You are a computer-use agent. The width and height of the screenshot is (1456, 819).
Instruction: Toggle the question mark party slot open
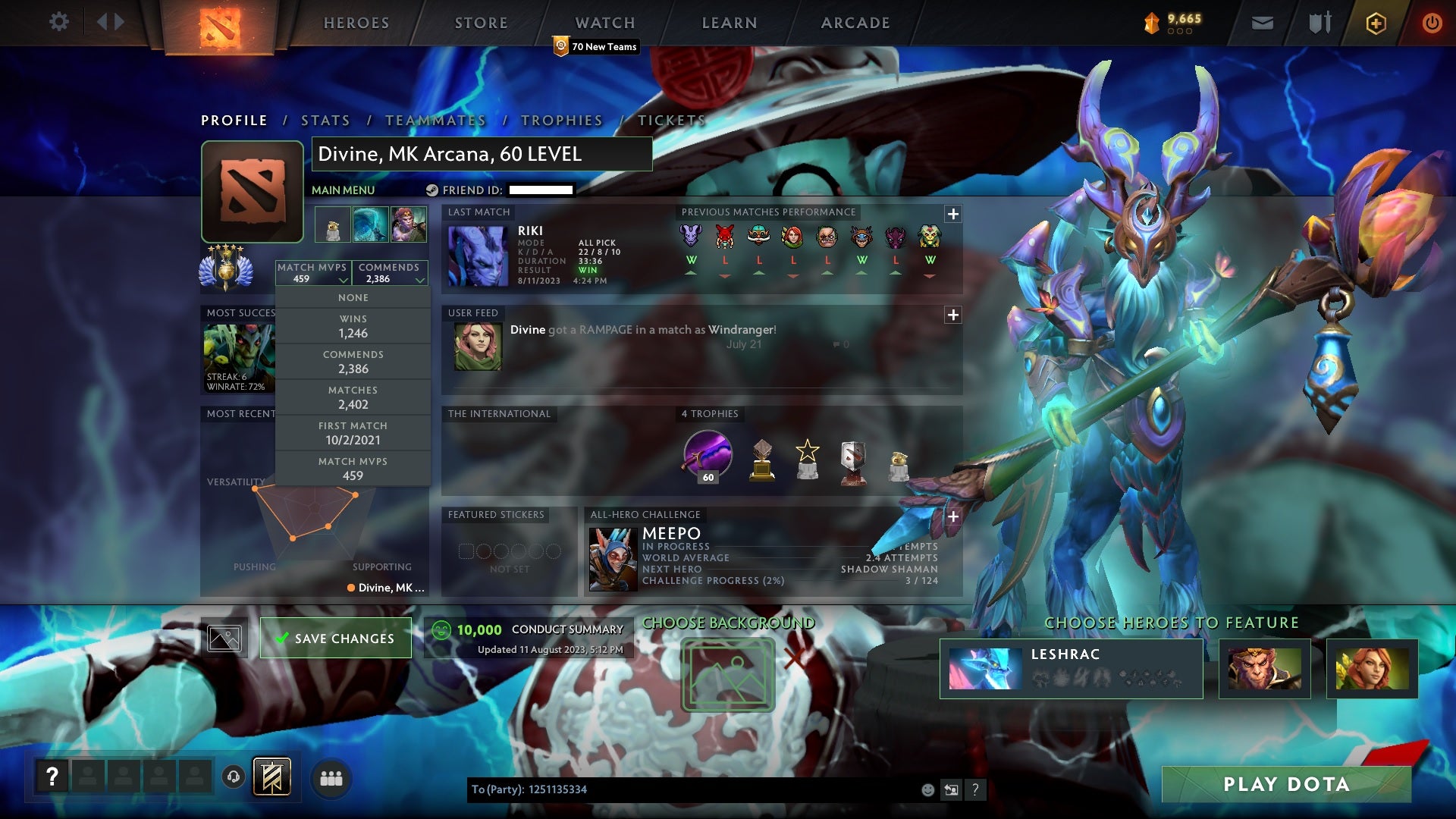(52, 777)
